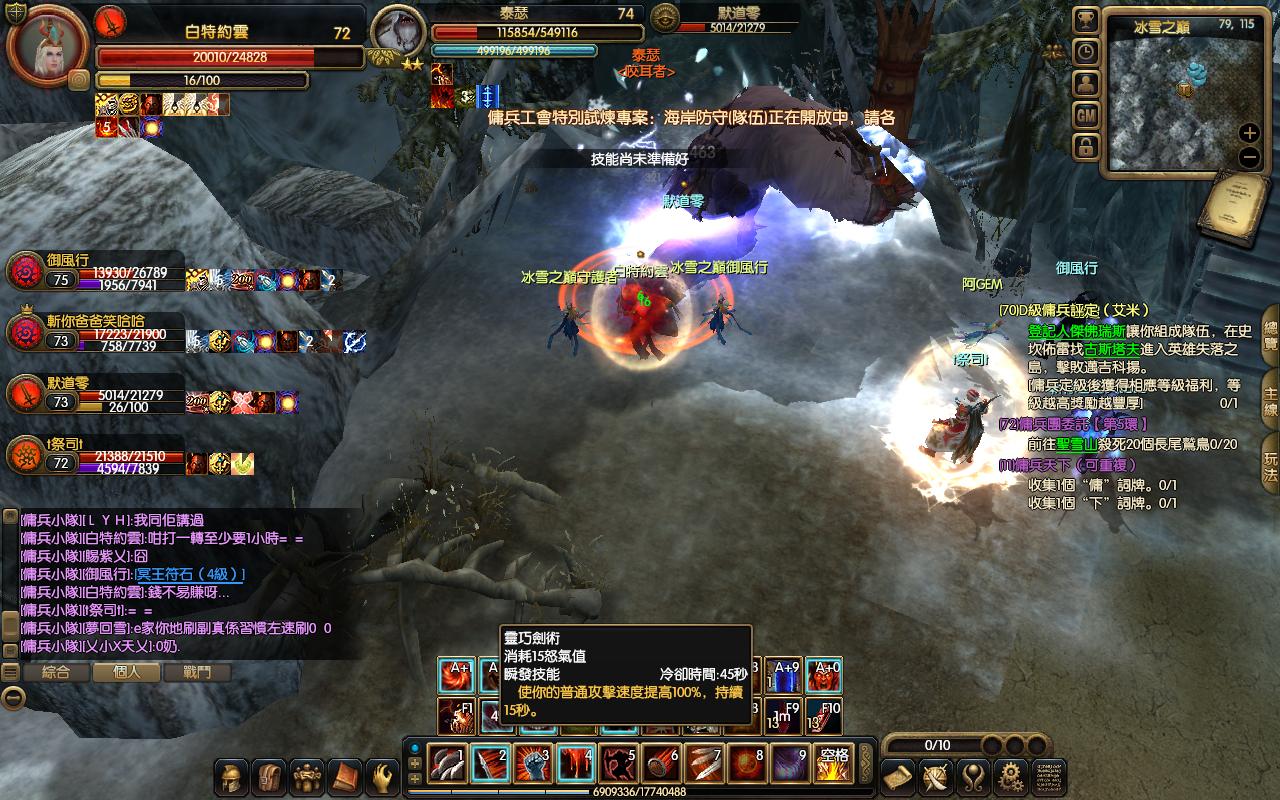Zoom out the minimap with minus button
The image size is (1280, 800).
pyautogui.click(x=1249, y=157)
